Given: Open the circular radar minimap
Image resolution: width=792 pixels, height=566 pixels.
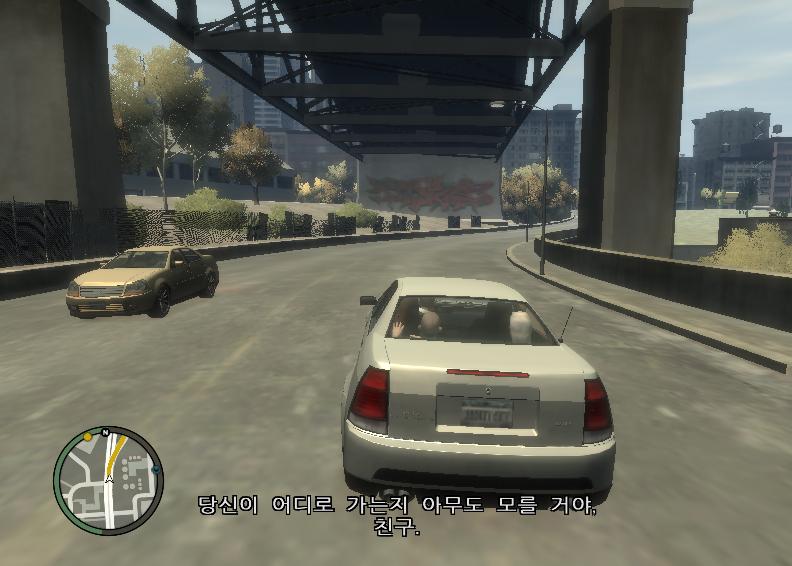Looking at the screenshot, I should pyautogui.click(x=107, y=481).
